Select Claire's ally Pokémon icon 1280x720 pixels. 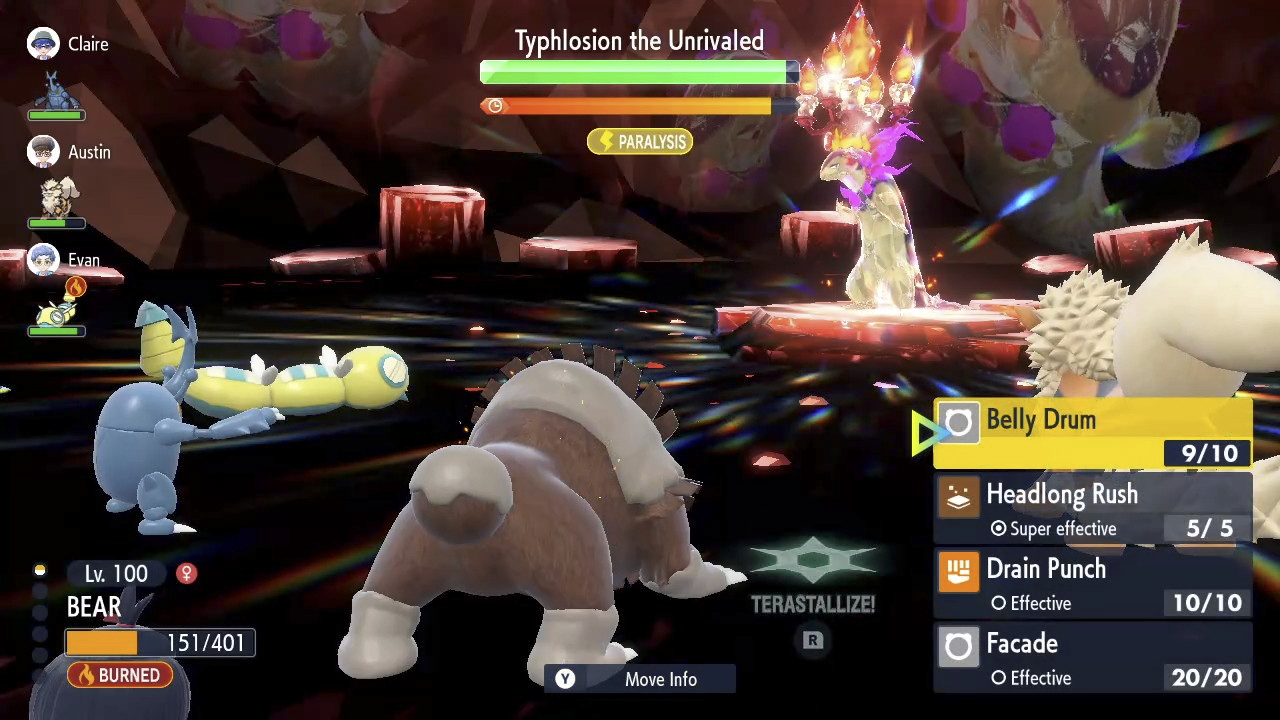56,90
